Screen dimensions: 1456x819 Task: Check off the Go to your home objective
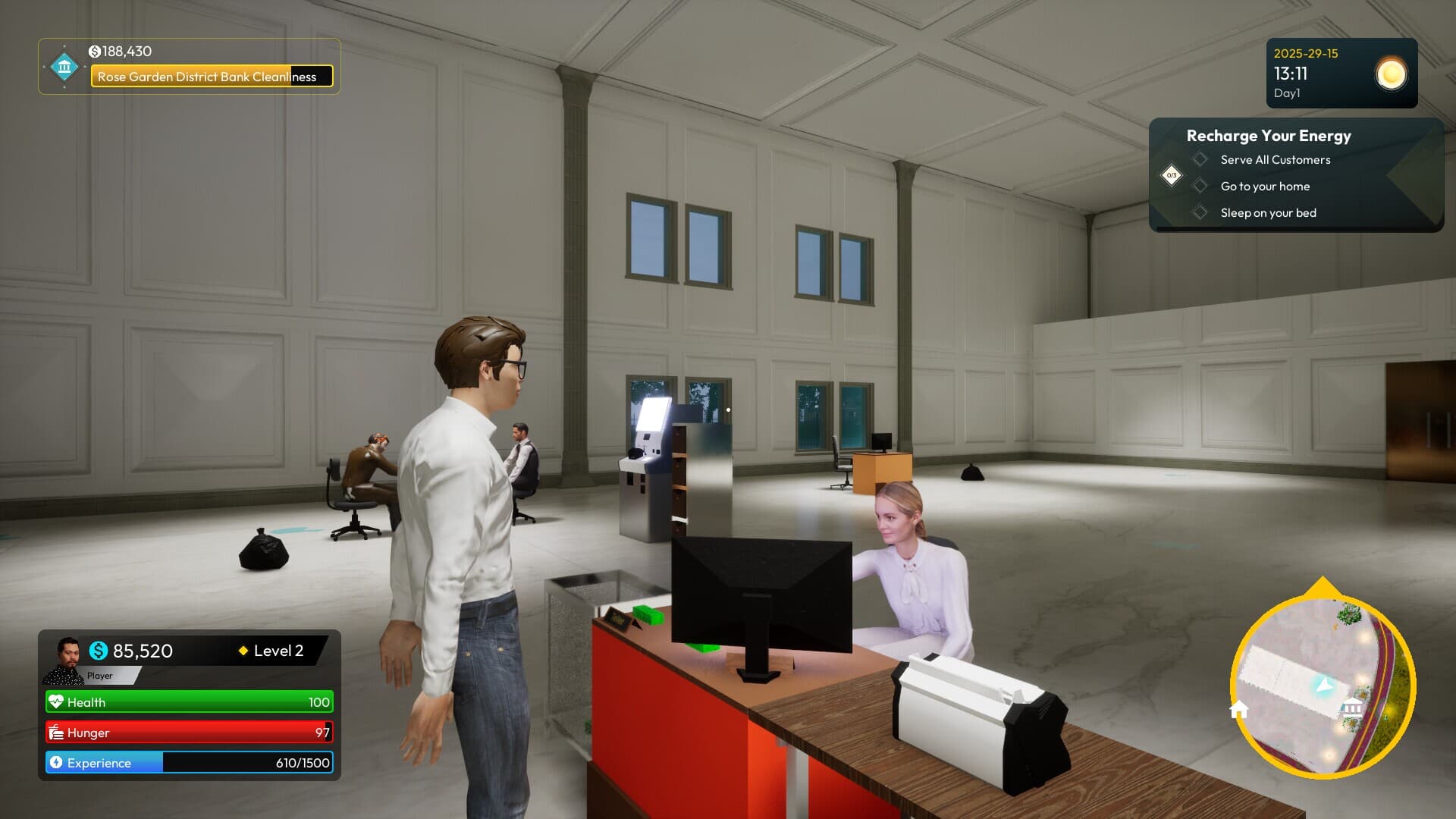1201,187
